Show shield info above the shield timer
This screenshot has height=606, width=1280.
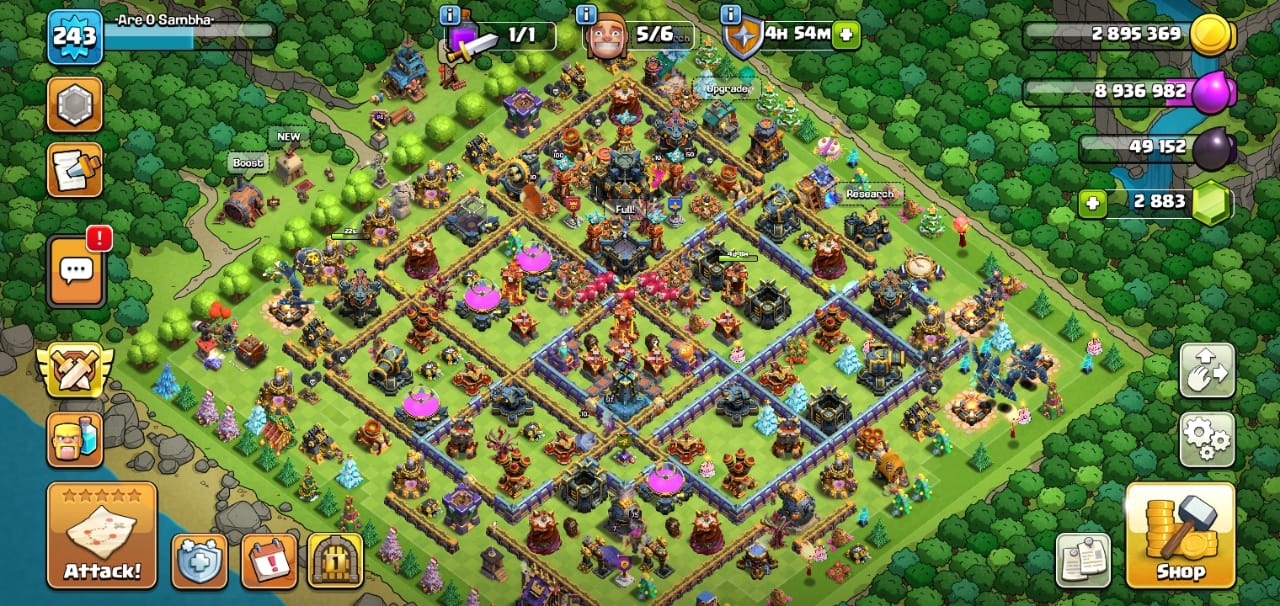coord(731,14)
